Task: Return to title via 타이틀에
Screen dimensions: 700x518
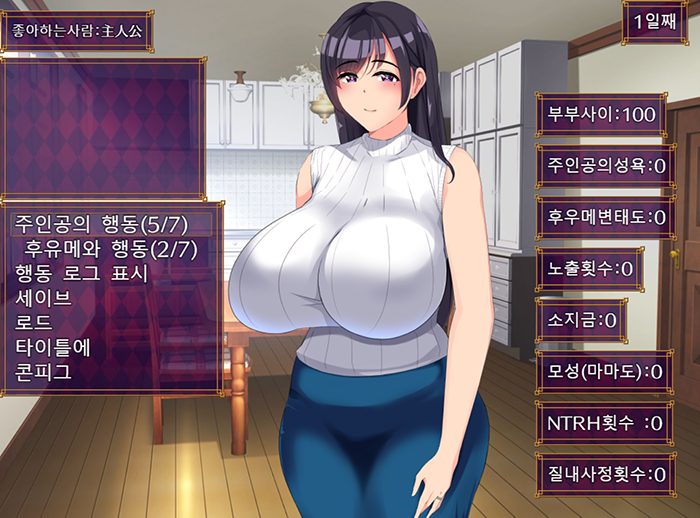Action: tap(52, 349)
